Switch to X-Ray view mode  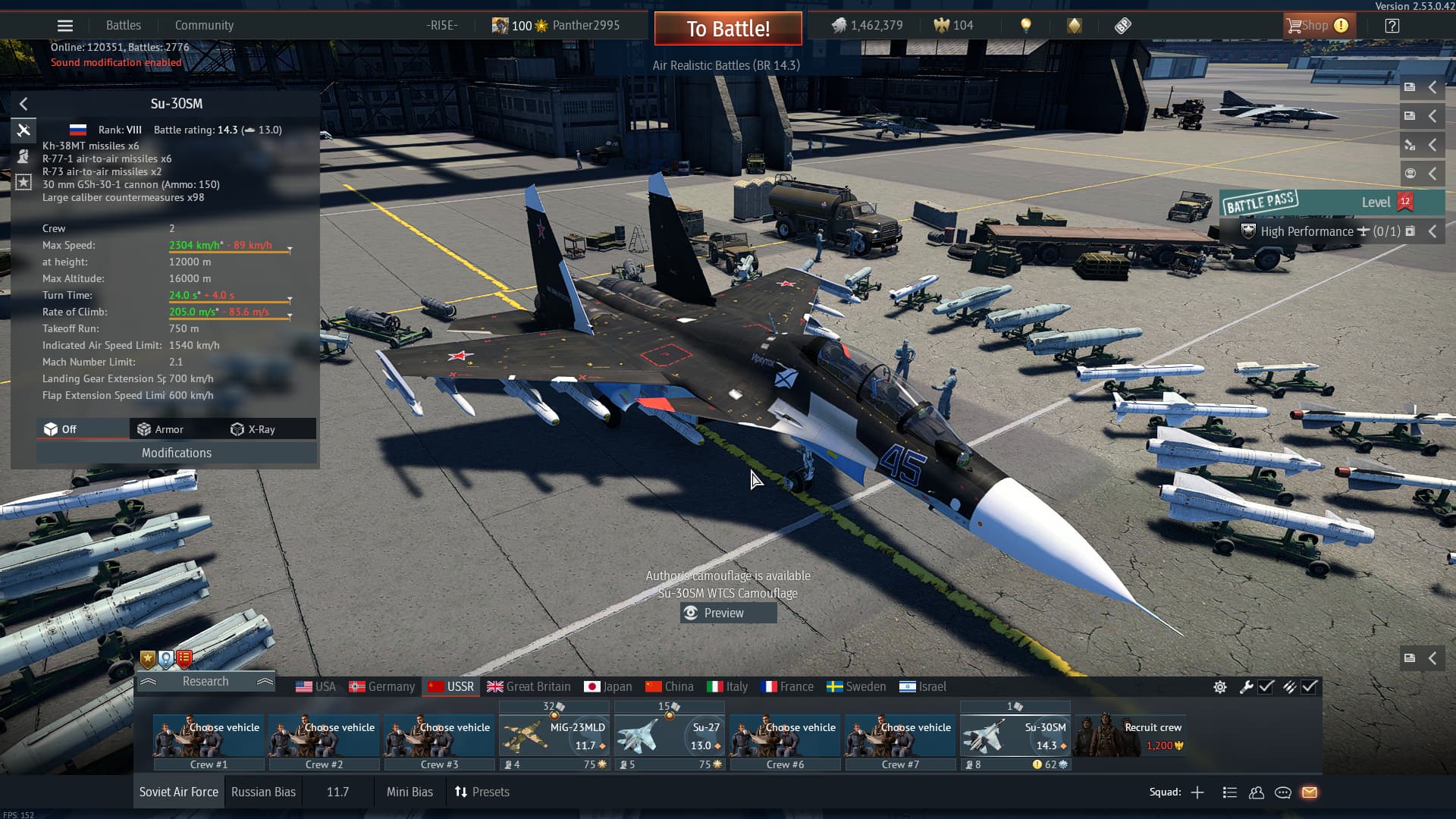pyautogui.click(x=253, y=429)
